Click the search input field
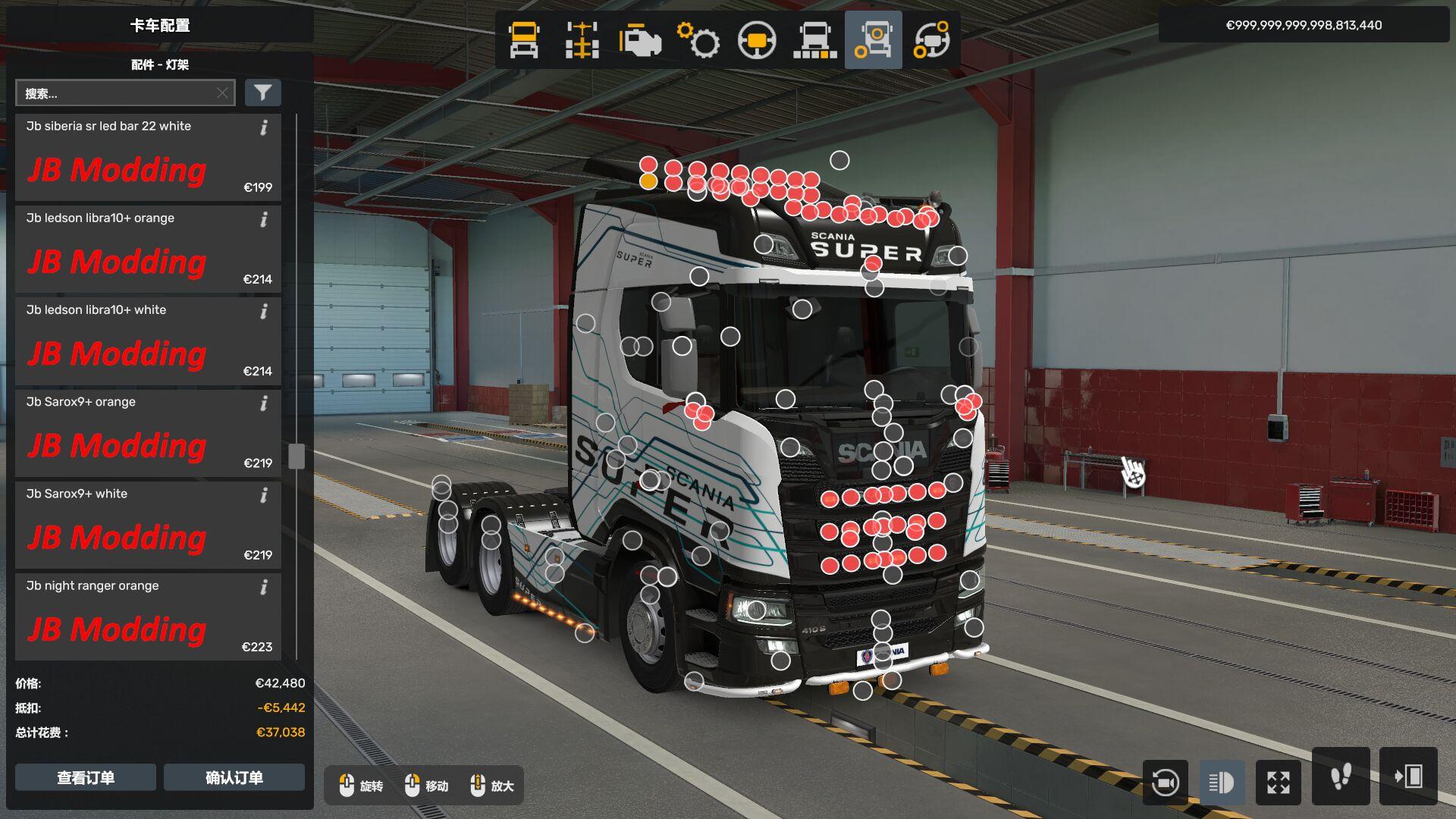The width and height of the screenshot is (1456, 819). (x=118, y=93)
